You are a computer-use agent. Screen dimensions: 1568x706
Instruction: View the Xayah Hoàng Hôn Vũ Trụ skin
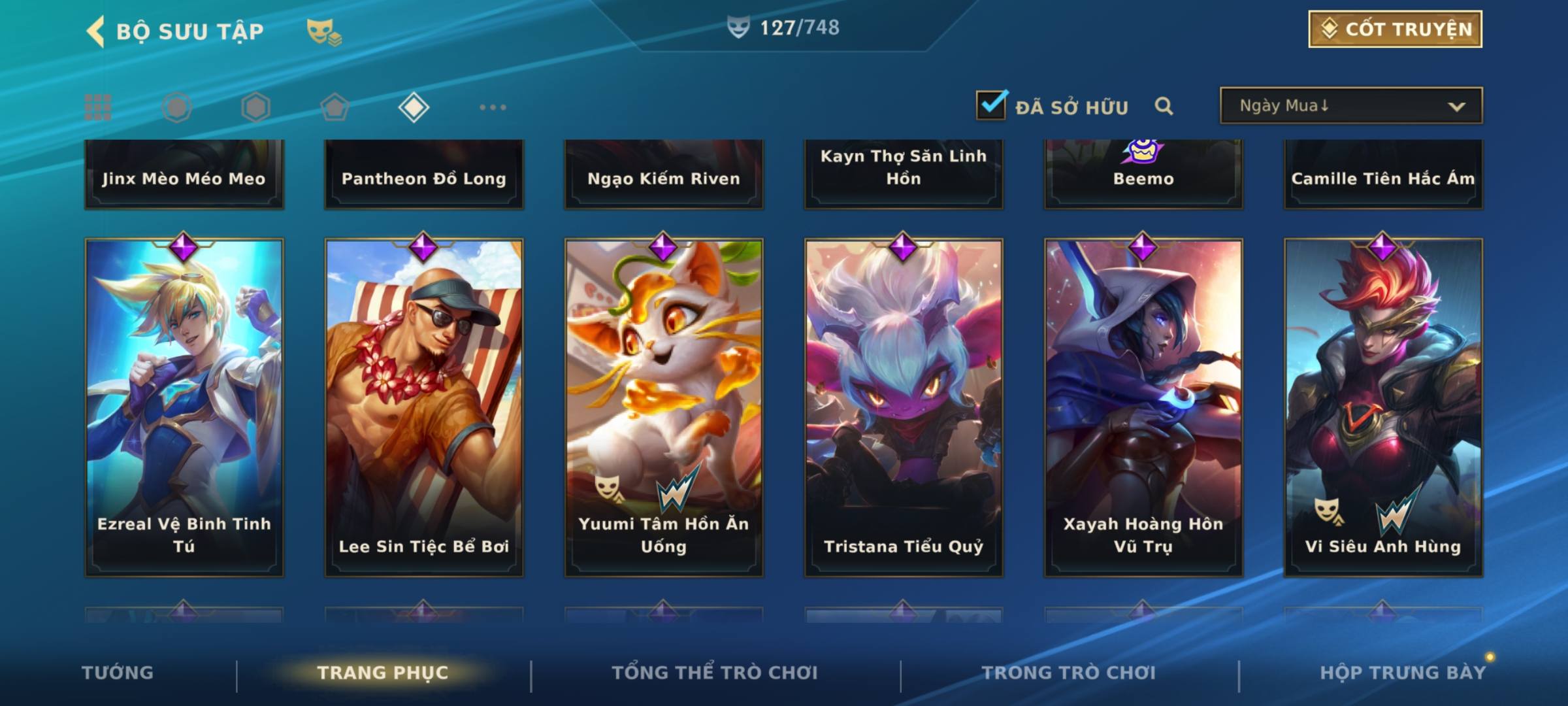1143,407
